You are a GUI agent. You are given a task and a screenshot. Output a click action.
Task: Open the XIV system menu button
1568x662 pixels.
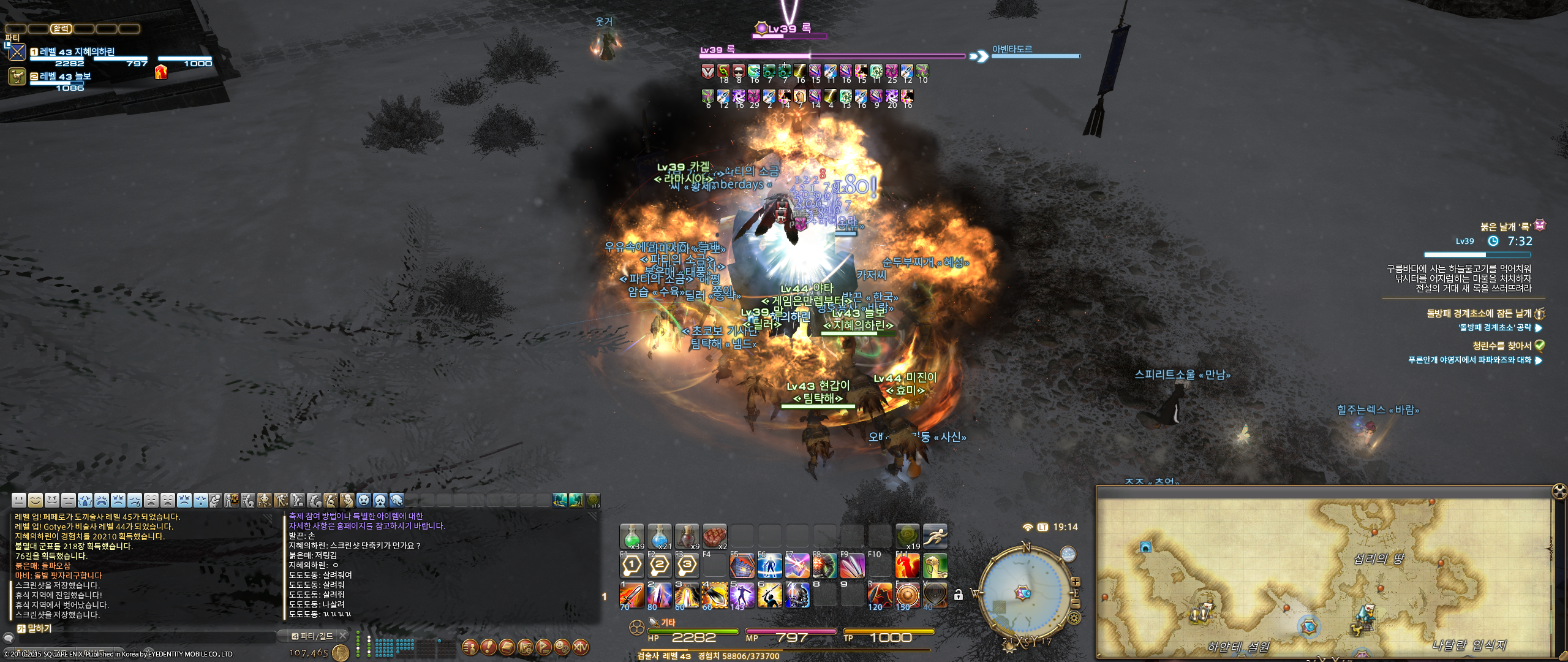580,647
